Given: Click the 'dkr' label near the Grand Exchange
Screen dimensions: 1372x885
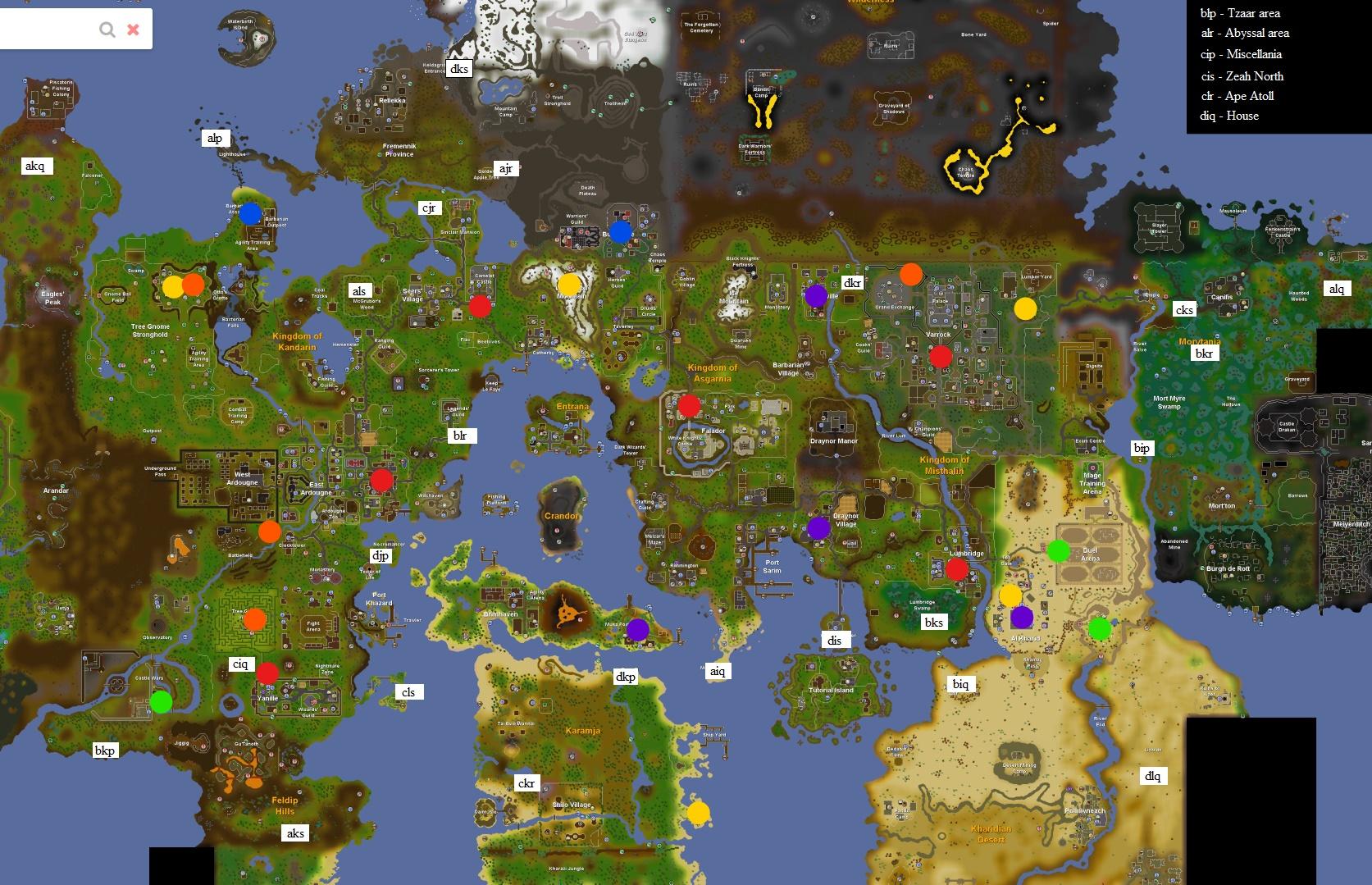Looking at the screenshot, I should [x=853, y=281].
